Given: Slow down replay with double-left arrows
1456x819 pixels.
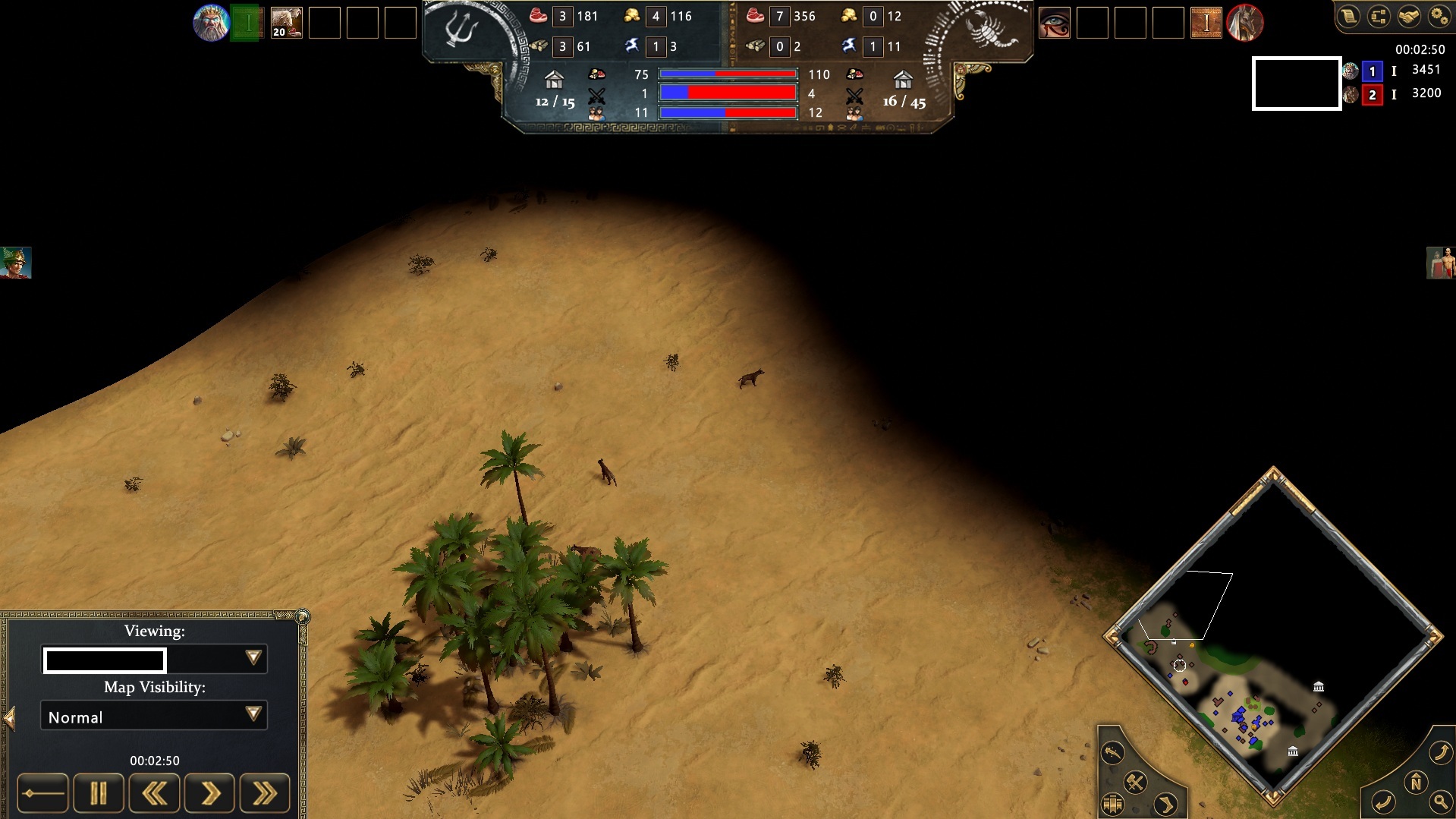Looking at the screenshot, I should 154,794.
